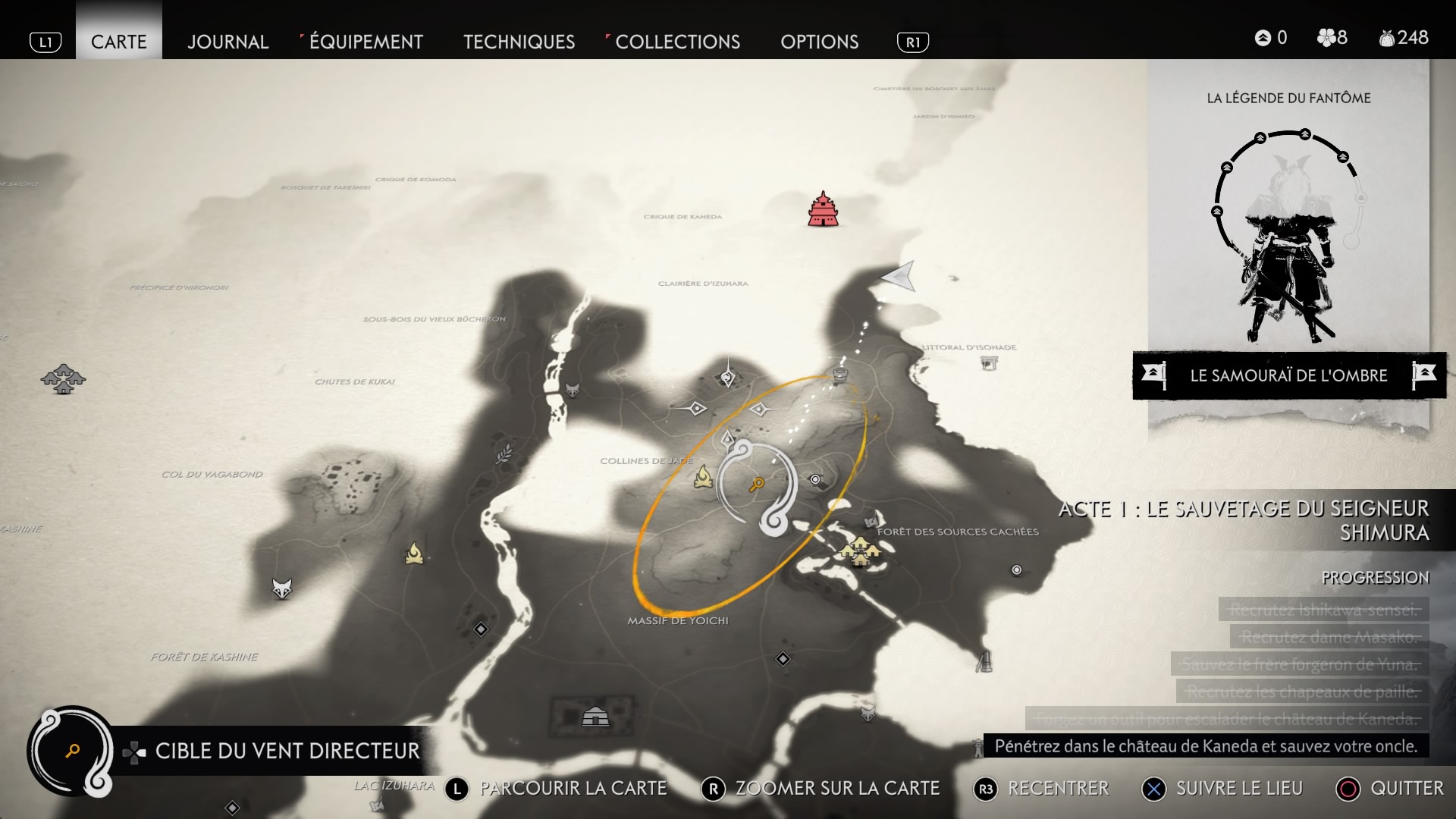
Task: Select the red Kaneda castle marker
Action: pos(823,209)
